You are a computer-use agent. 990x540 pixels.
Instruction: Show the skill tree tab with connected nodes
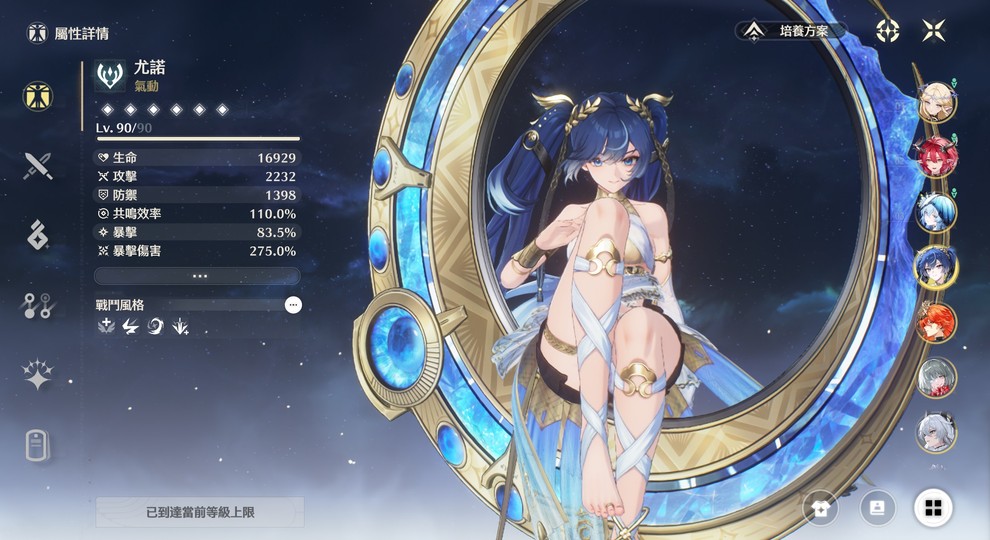38,306
